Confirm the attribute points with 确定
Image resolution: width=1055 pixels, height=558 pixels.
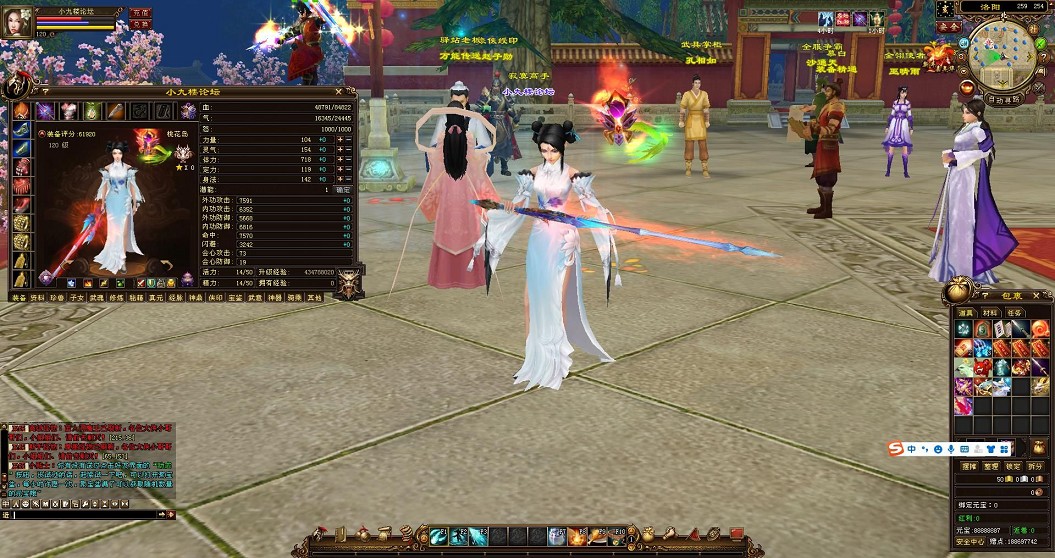click(343, 189)
